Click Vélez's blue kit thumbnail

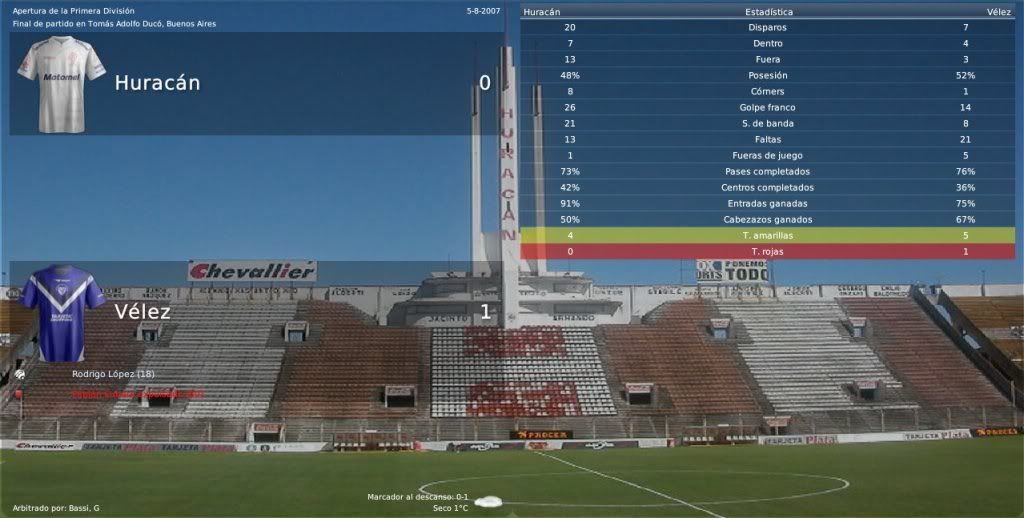tap(61, 313)
